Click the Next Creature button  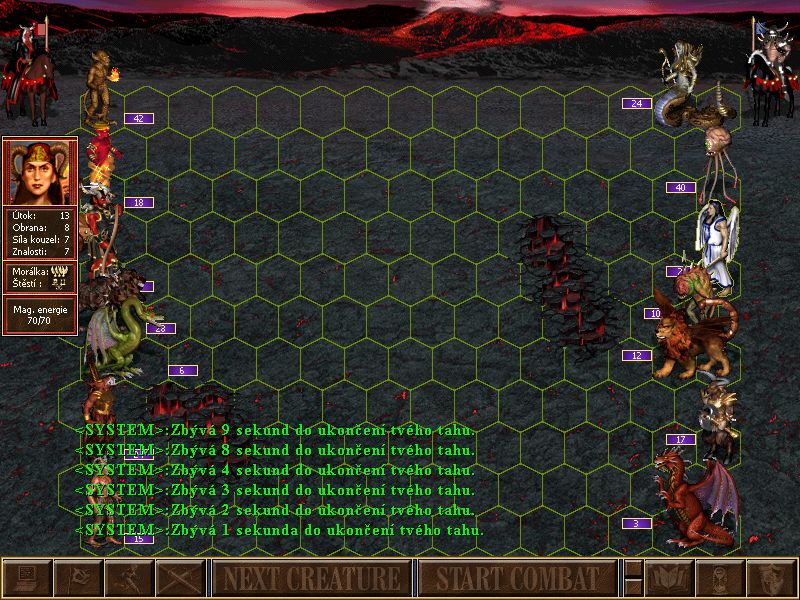[x=310, y=578]
